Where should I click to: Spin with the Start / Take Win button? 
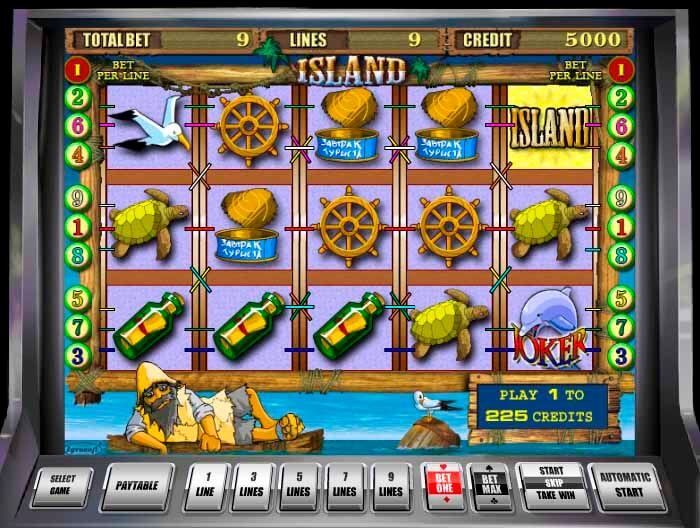tap(549, 486)
